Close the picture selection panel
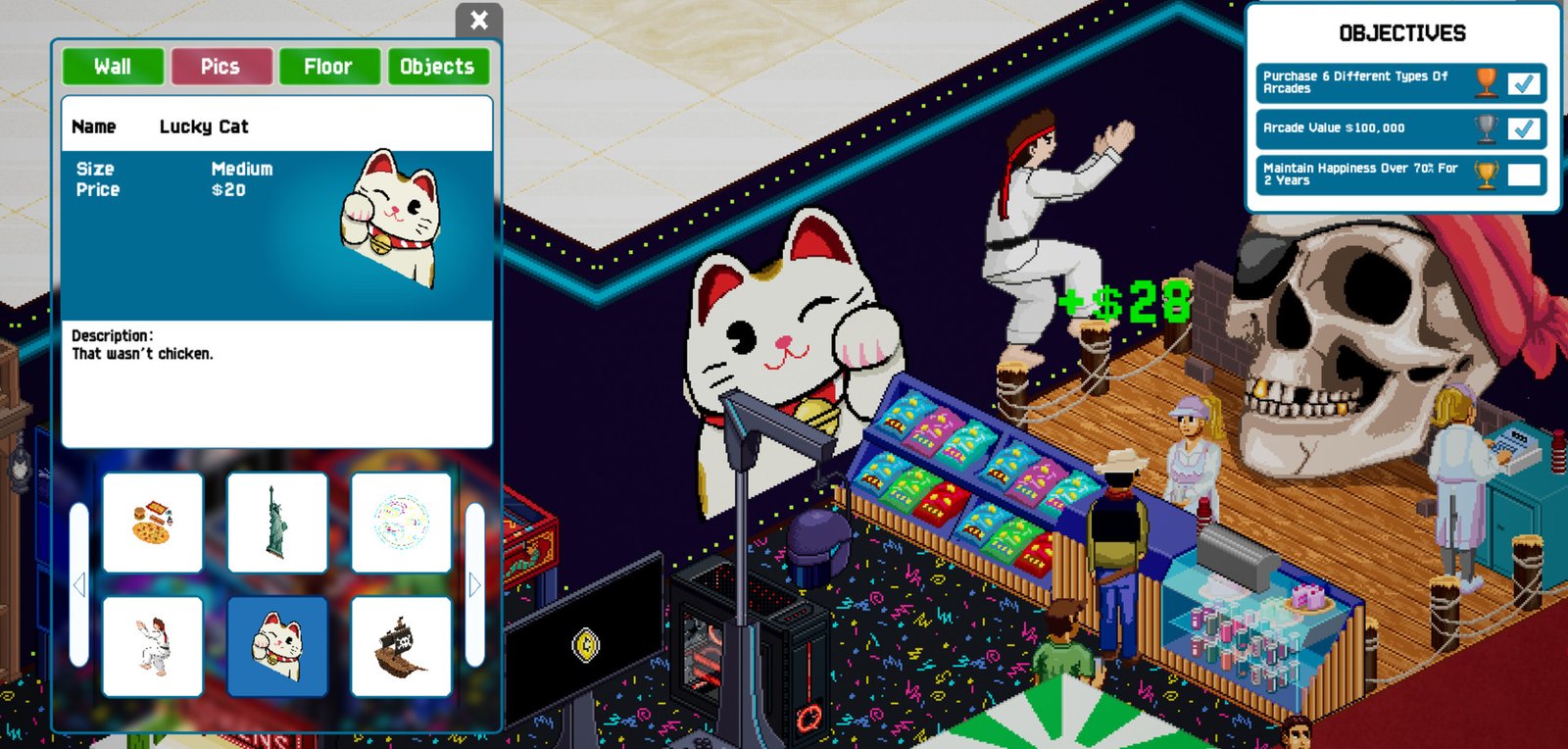This screenshot has height=749, width=1568. coord(479,21)
